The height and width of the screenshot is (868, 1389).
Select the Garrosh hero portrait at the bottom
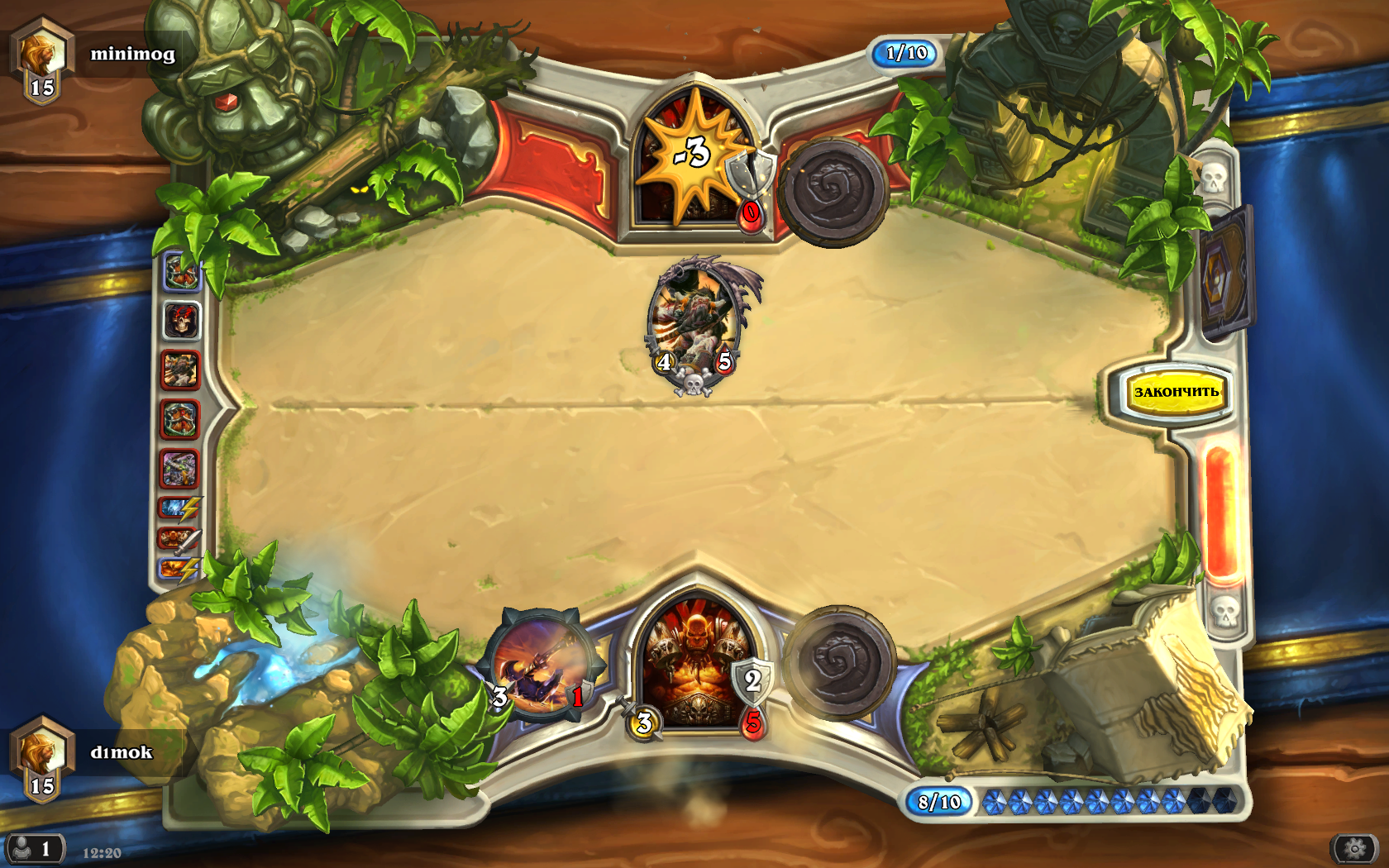click(696, 665)
